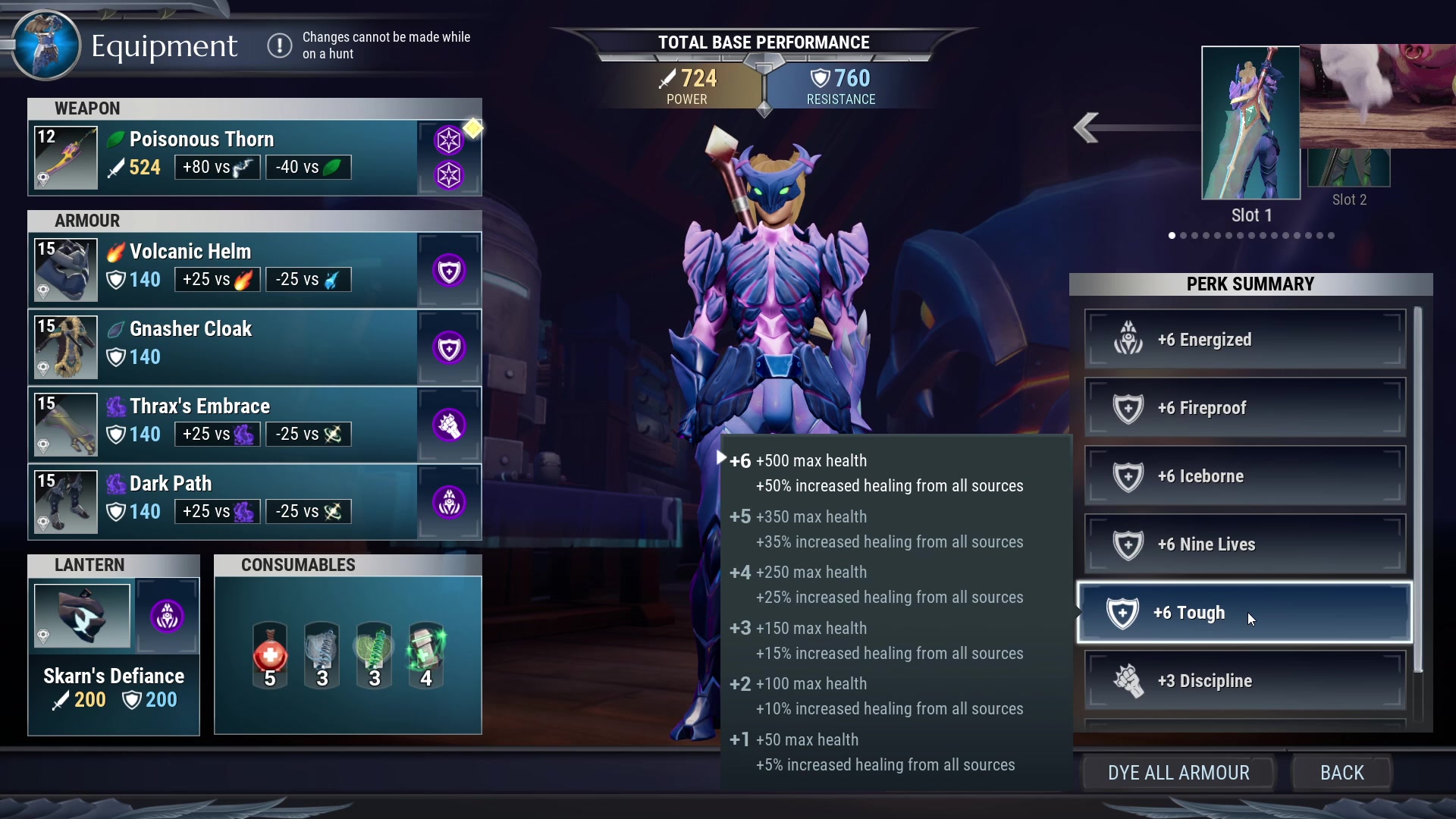This screenshot has width=1456, height=819.
Task: Click the +3 Discipline perk
Action: 1244,681
